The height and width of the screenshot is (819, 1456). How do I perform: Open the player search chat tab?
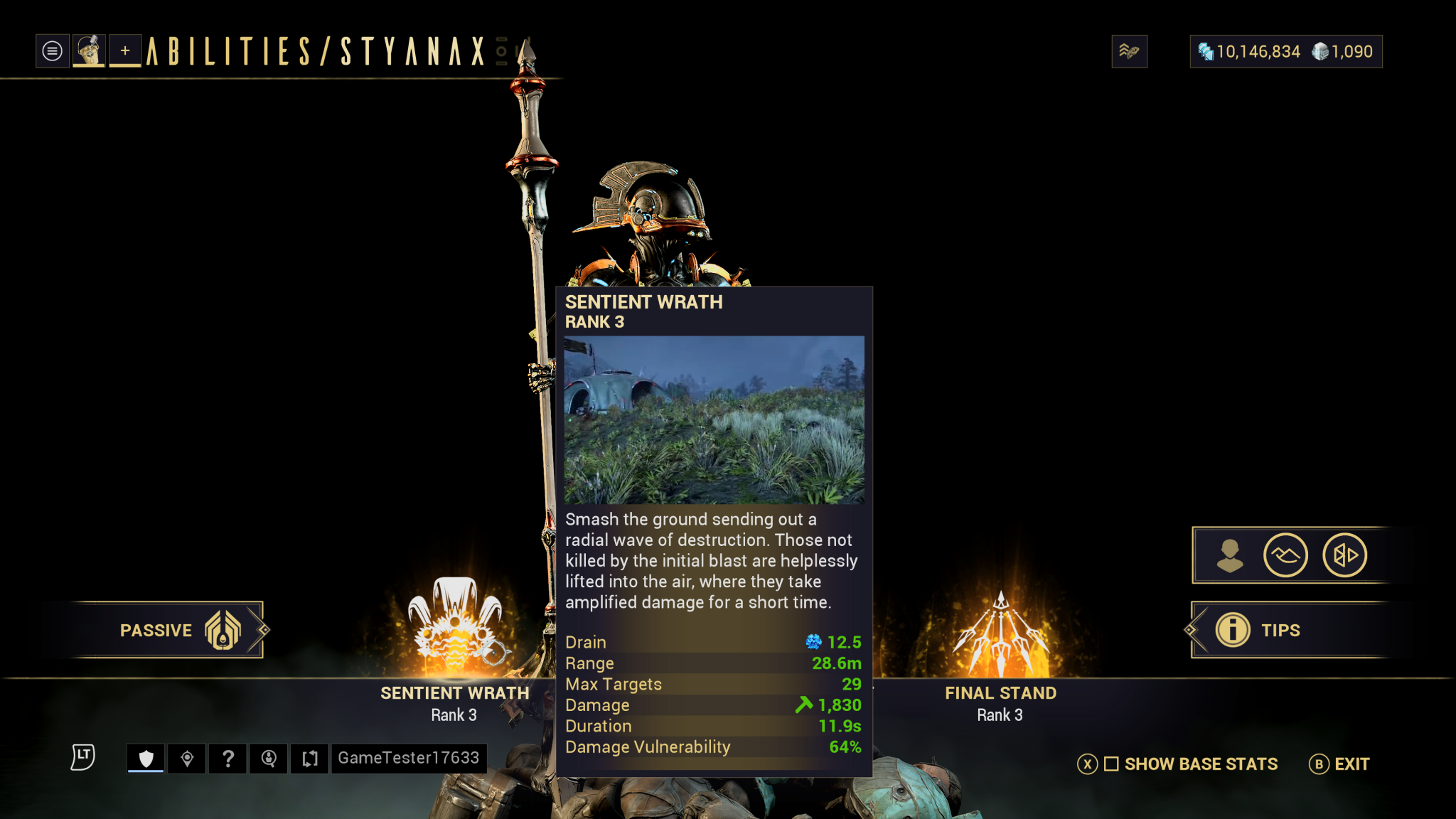coord(269,759)
